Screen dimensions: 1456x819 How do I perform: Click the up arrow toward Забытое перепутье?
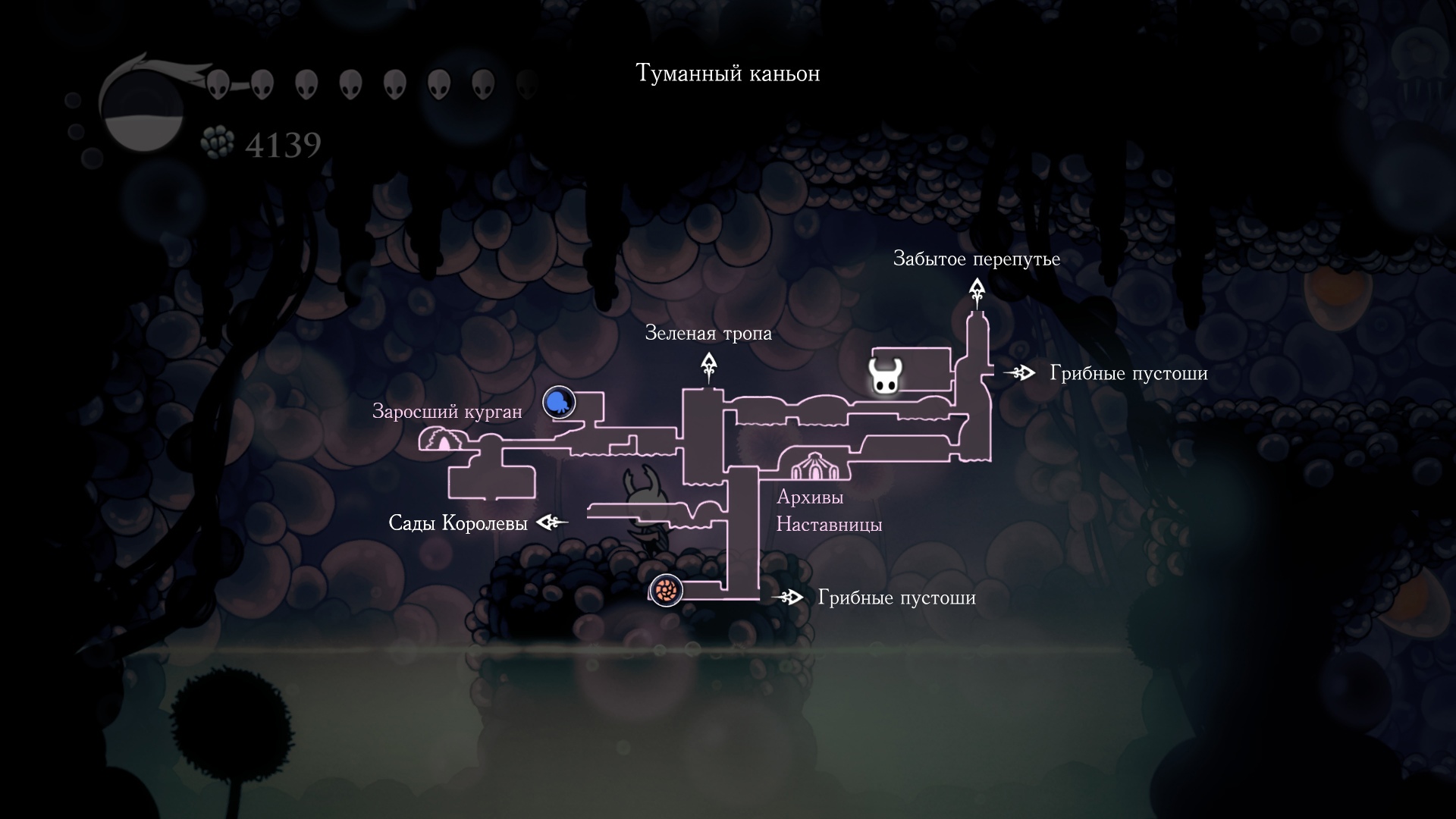tap(977, 288)
